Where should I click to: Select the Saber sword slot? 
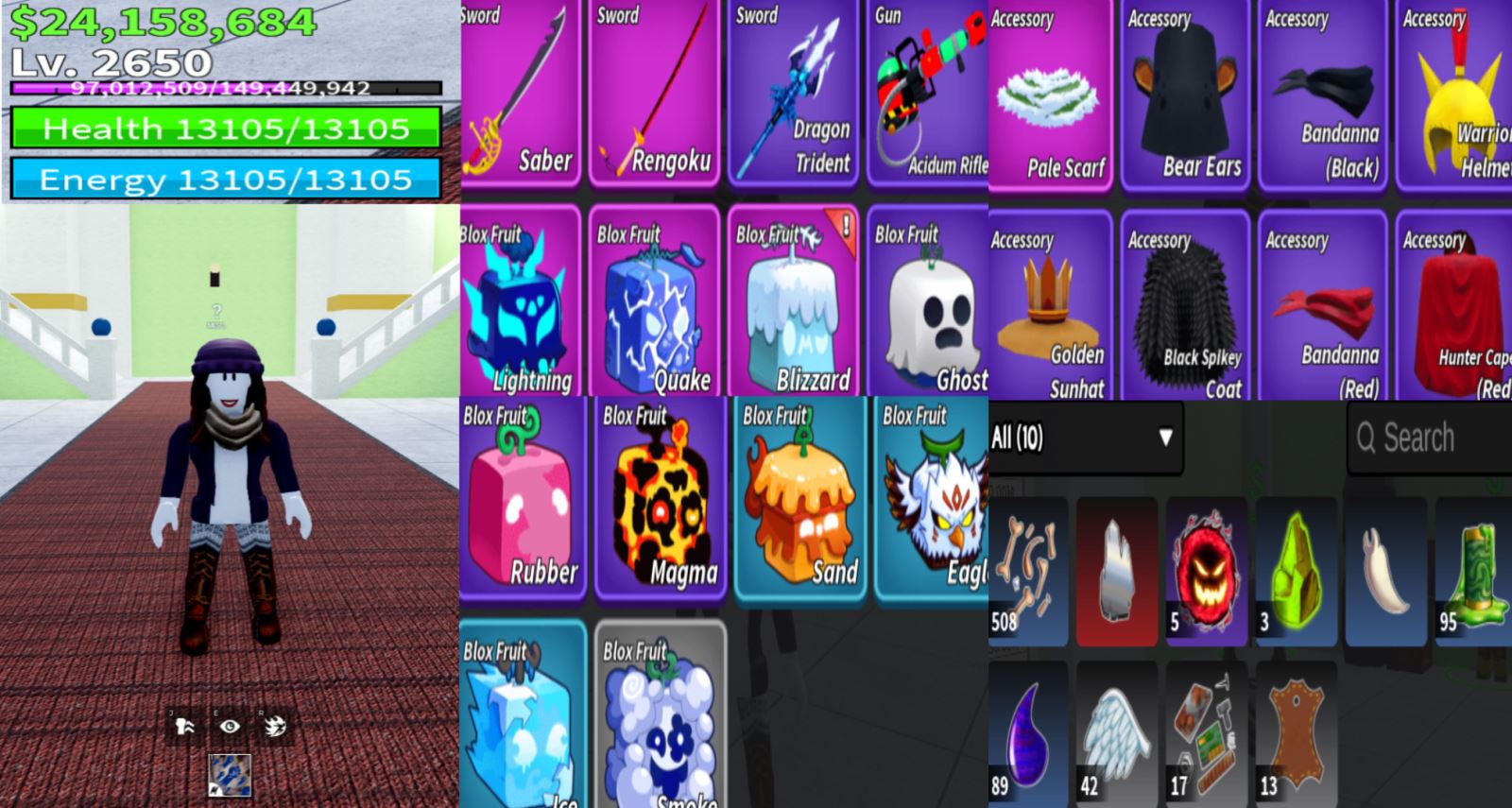point(520,95)
